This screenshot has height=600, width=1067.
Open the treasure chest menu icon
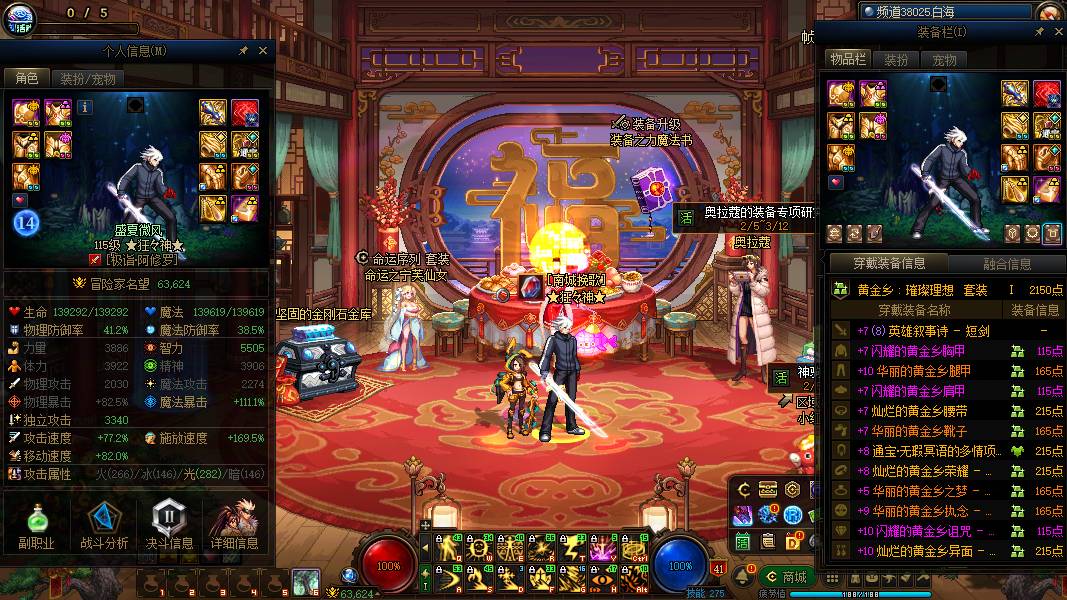[x=768, y=489]
